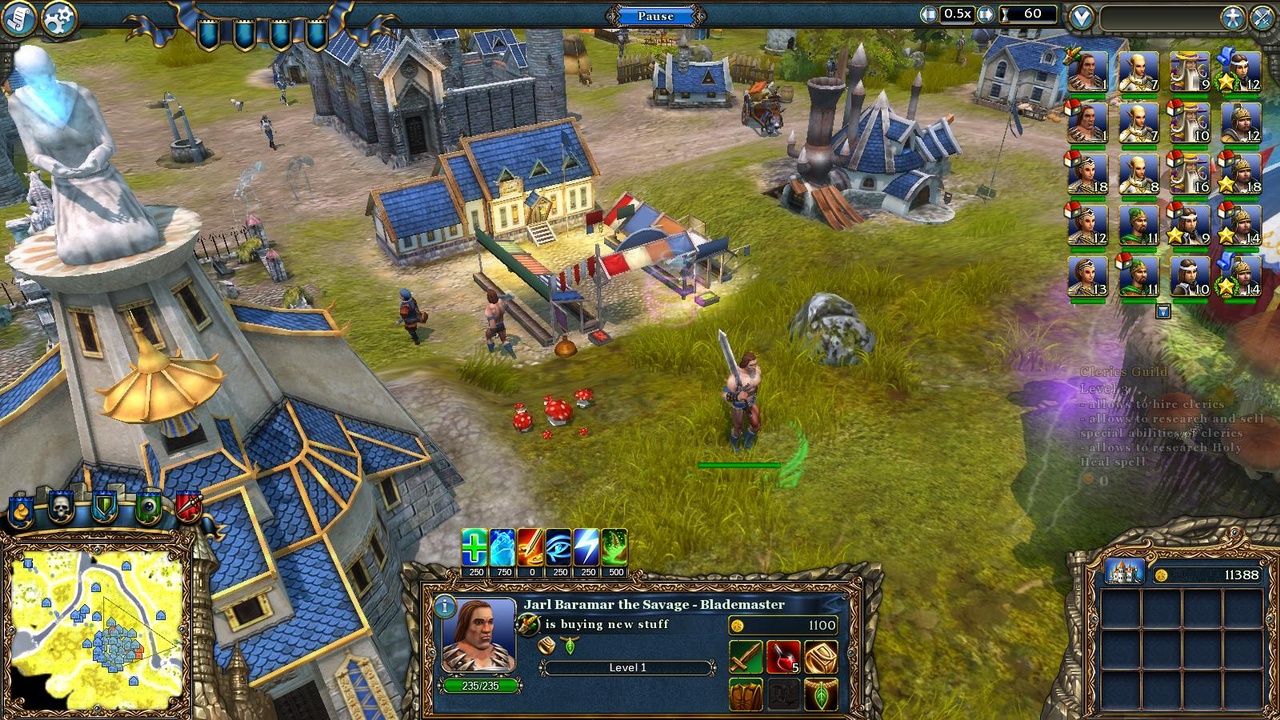Screen dimensions: 1280x720
Task: Click the crossed arrows icon near top-right bar
Action: (x=1260, y=15)
